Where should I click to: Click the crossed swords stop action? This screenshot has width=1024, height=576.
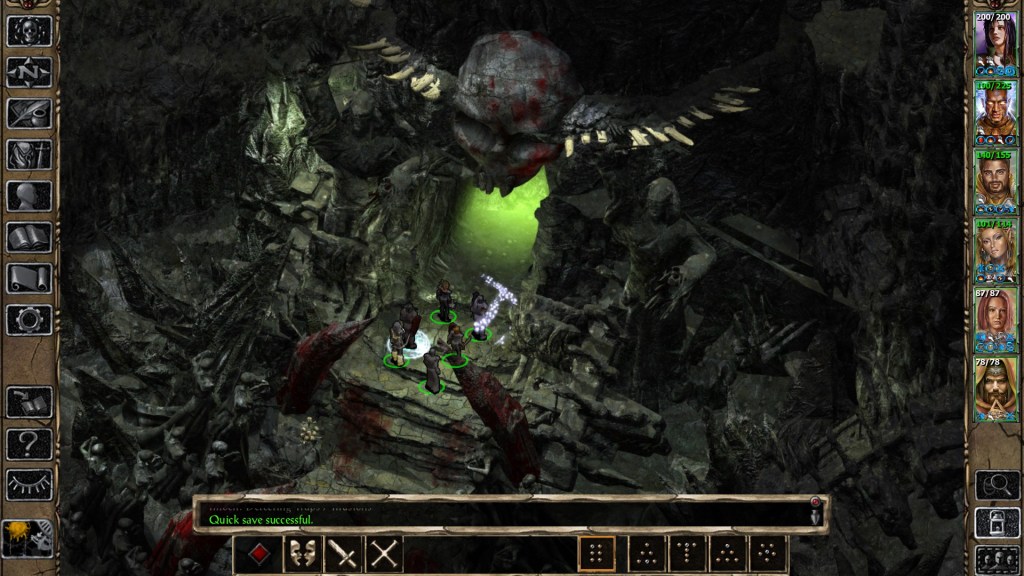pos(384,553)
